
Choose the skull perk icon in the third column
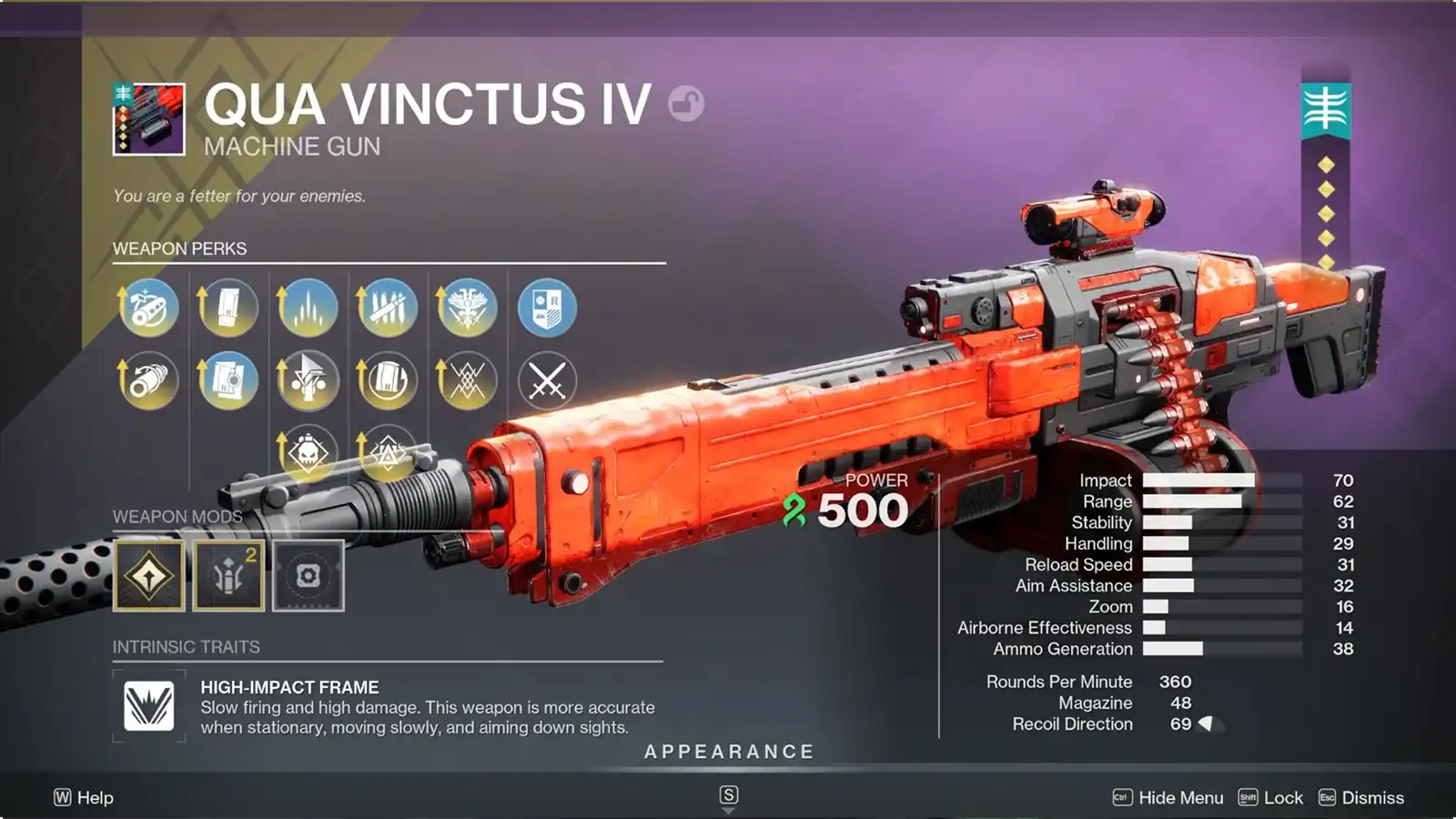coord(308,452)
